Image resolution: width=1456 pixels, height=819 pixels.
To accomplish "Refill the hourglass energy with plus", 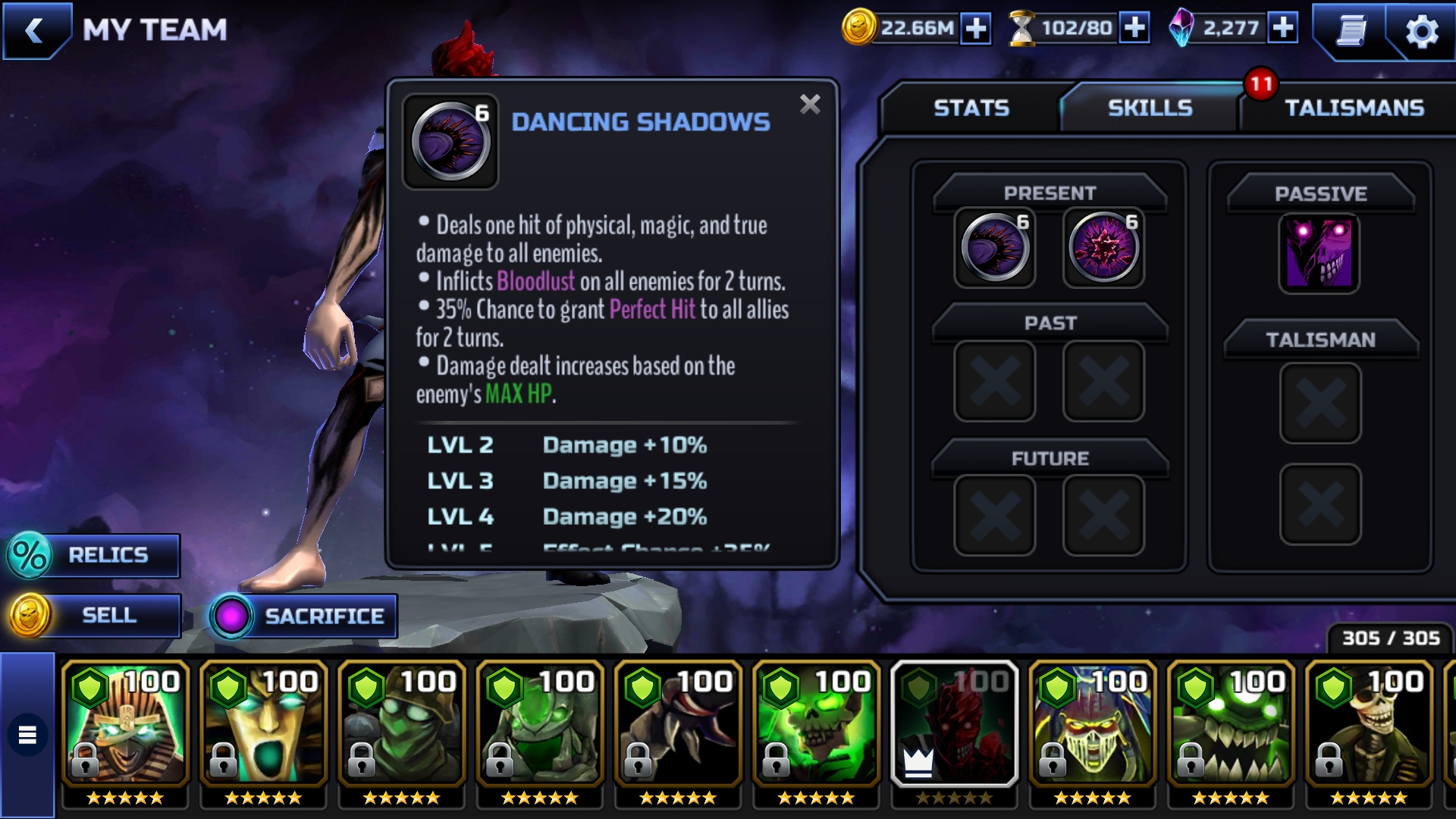I will [1134, 29].
